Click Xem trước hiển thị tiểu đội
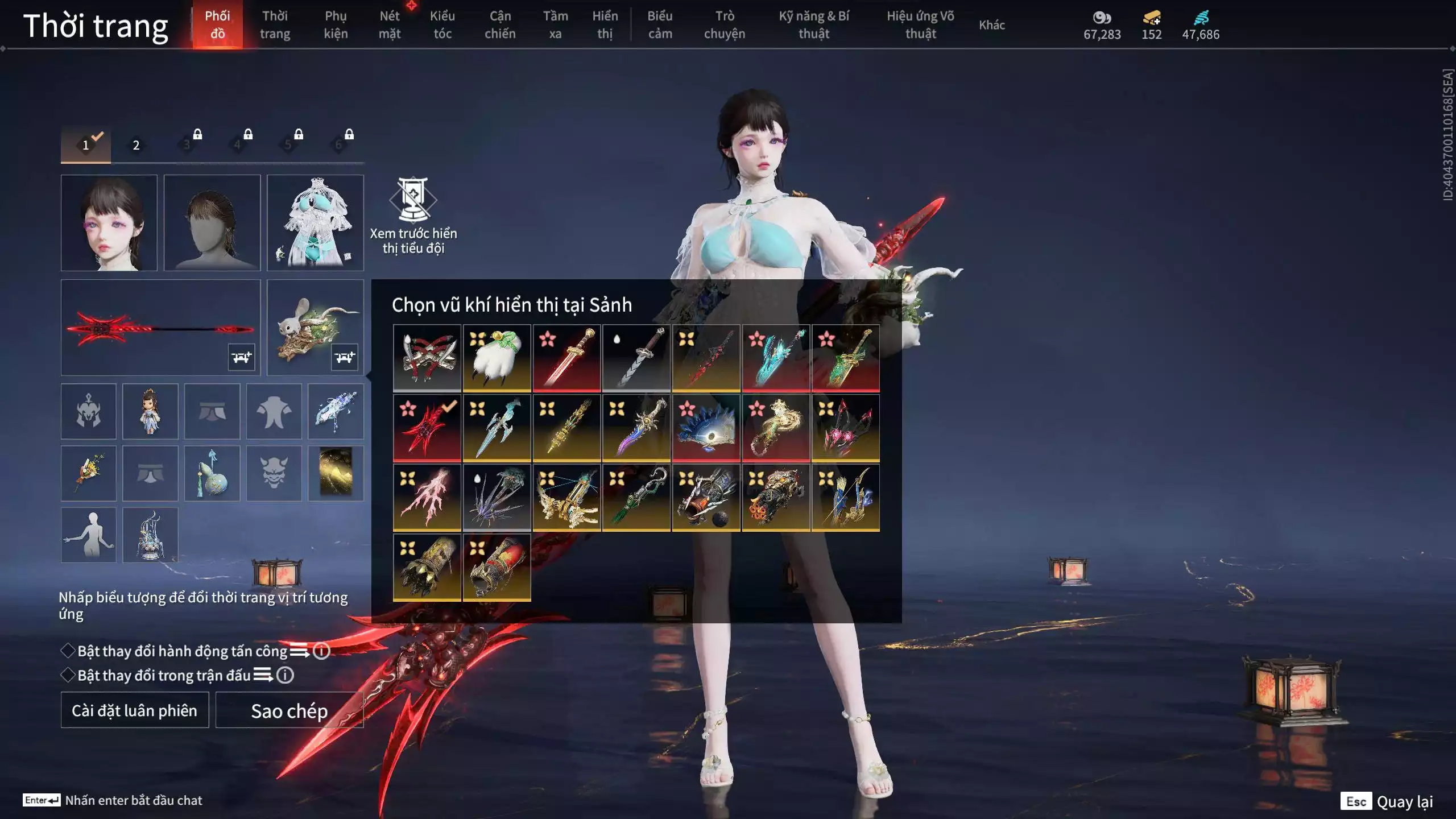Image resolution: width=1456 pixels, height=819 pixels. pyautogui.click(x=413, y=216)
